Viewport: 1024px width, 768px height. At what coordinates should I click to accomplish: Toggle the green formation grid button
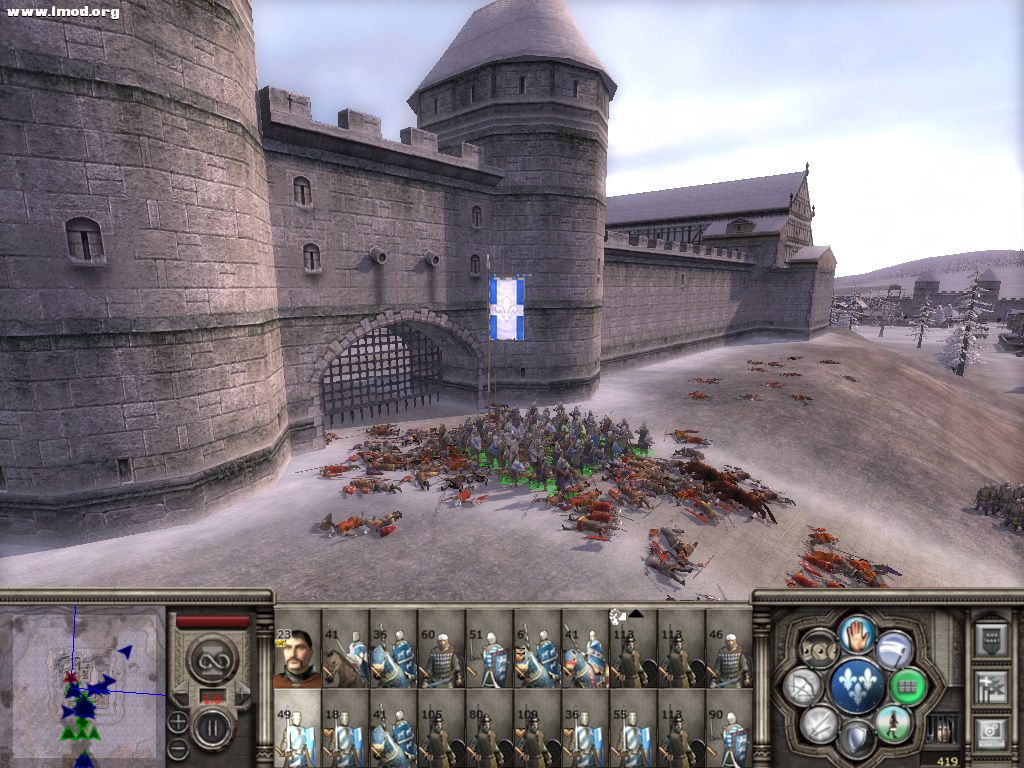[907, 686]
